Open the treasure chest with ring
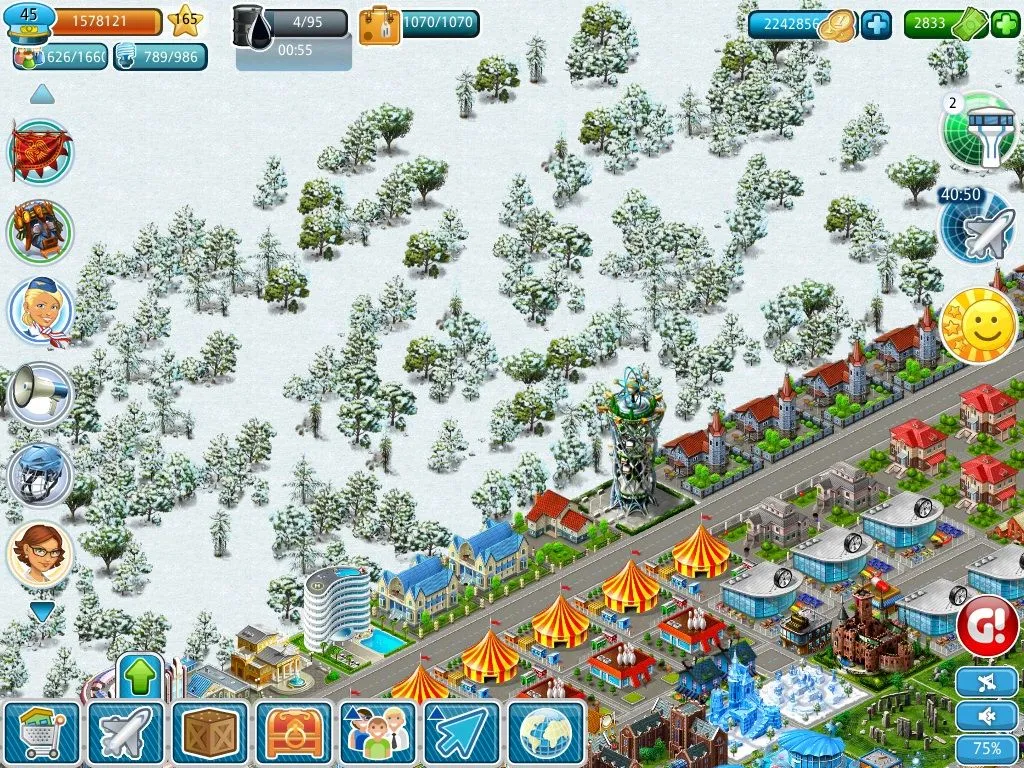Image resolution: width=1024 pixels, height=768 pixels. click(x=294, y=733)
